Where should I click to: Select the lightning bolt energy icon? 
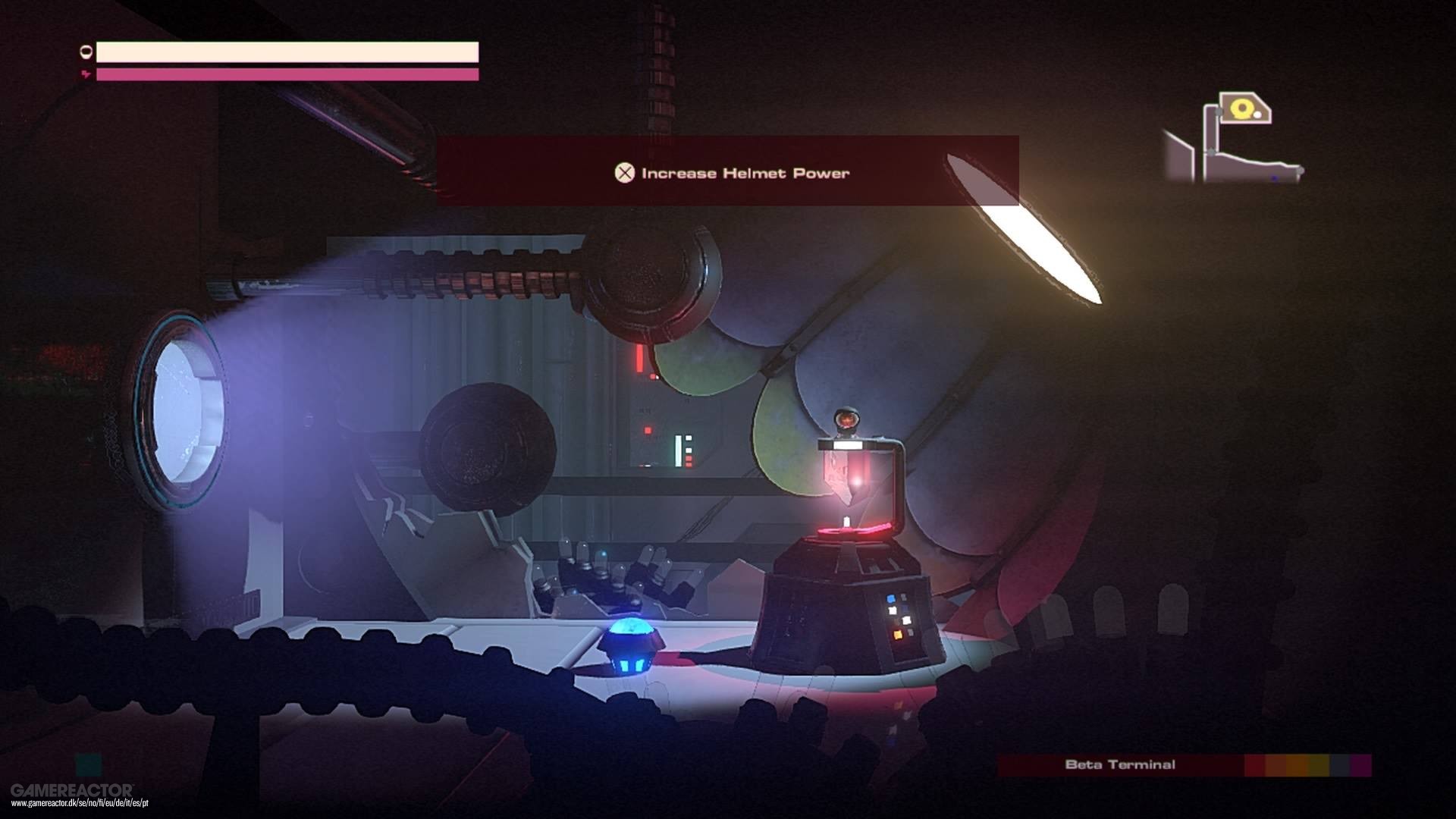86,74
